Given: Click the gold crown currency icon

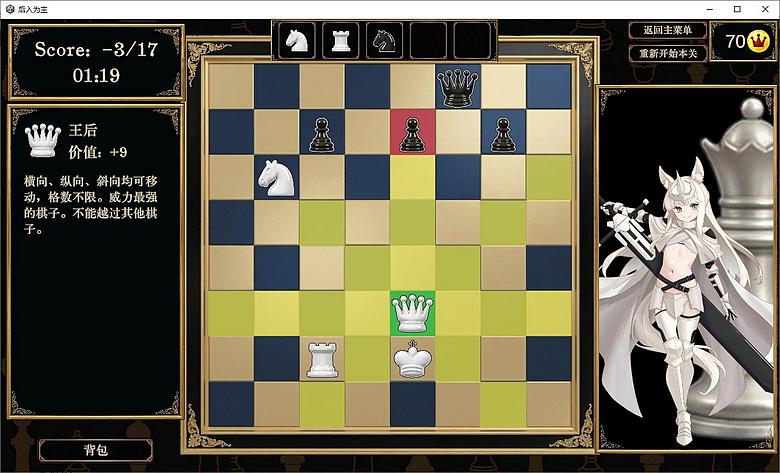Looking at the screenshot, I should point(759,42).
